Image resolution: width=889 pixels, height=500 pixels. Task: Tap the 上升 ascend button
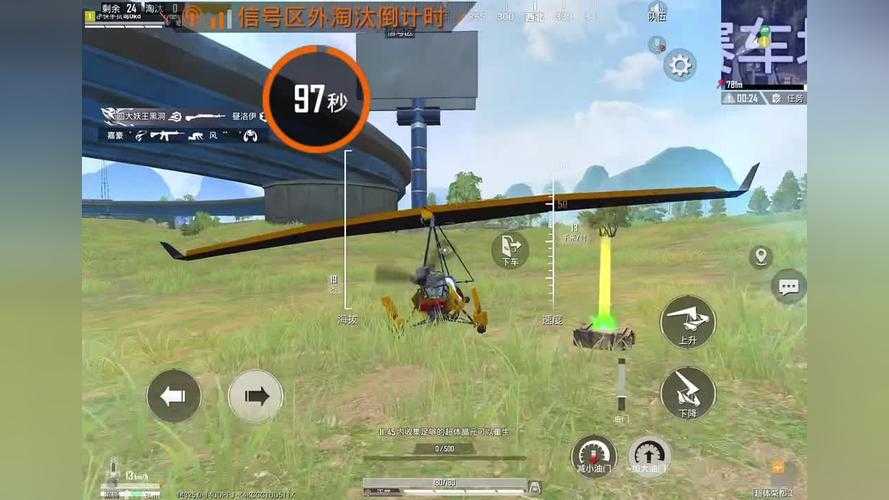tap(688, 322)
